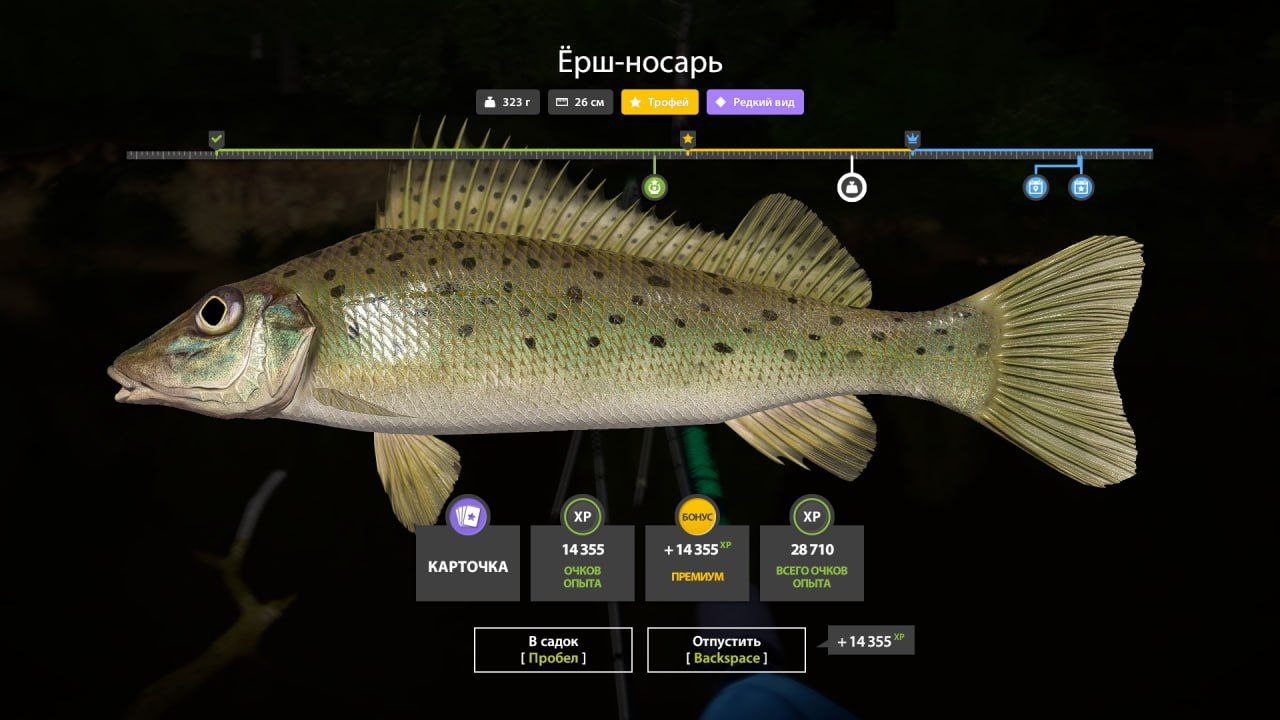Open the Карточка card tile
This screenshot has width=1280, height=720.
[x=467, y=562]
